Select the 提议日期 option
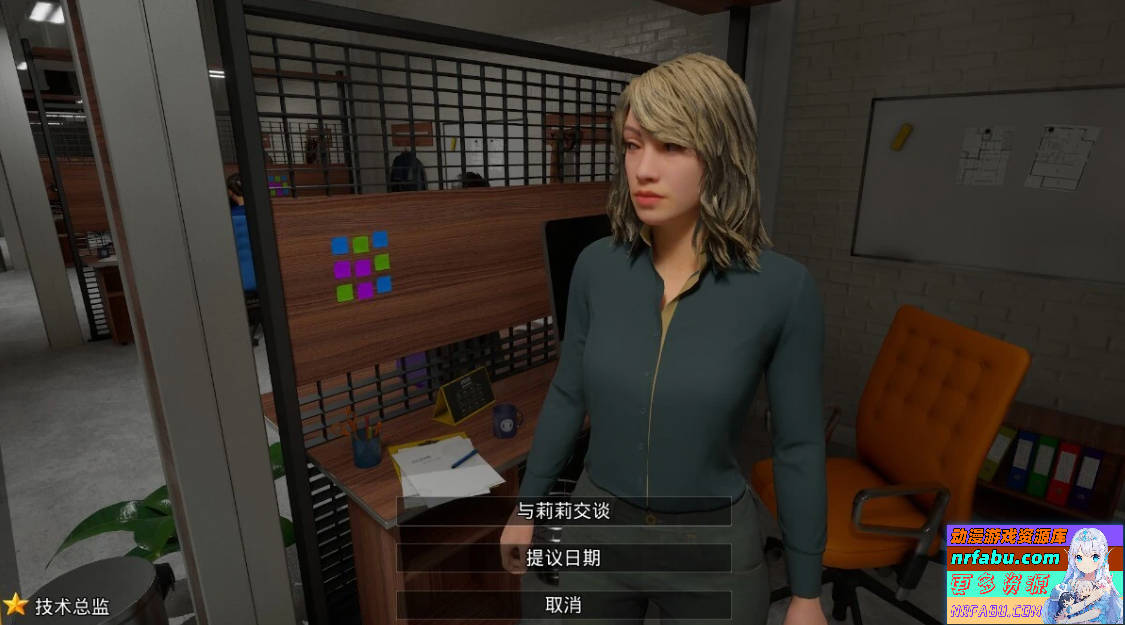The height and width of the screenshot is (625, 1125). click(563, 558)
